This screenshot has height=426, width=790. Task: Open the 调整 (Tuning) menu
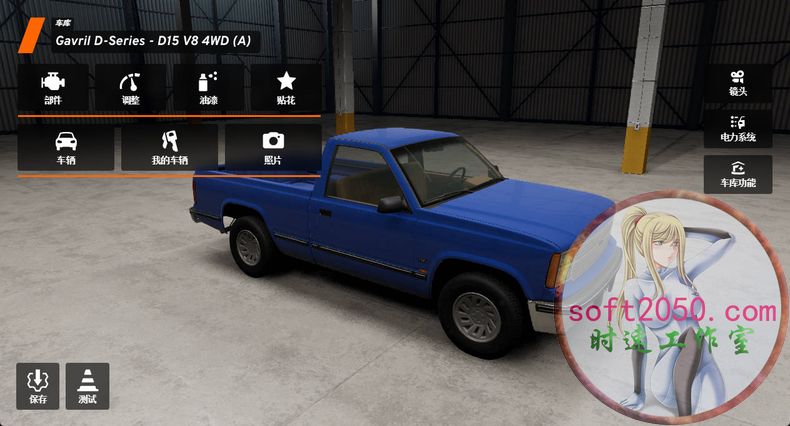[x=130, y=88]
